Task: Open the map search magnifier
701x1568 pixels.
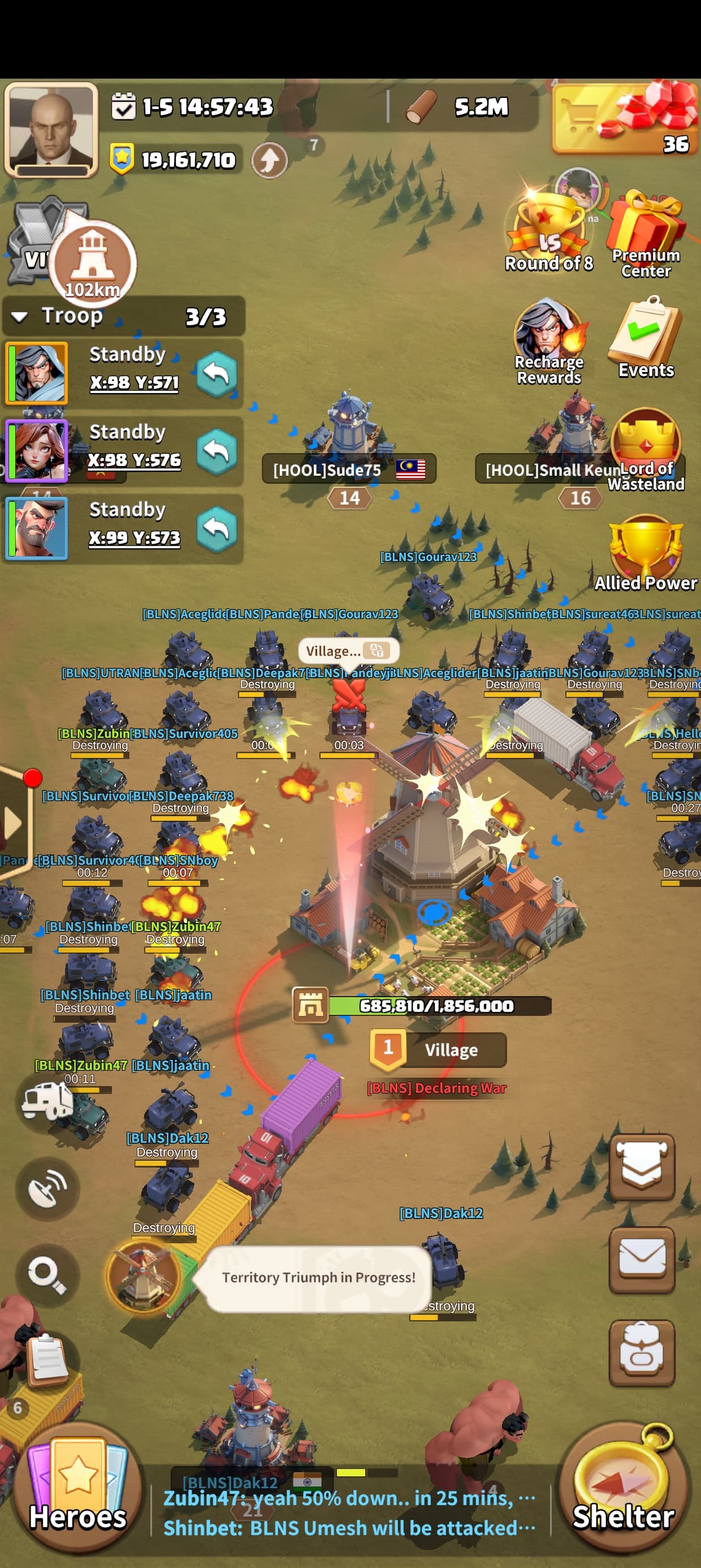Action: pos(47,1273)
